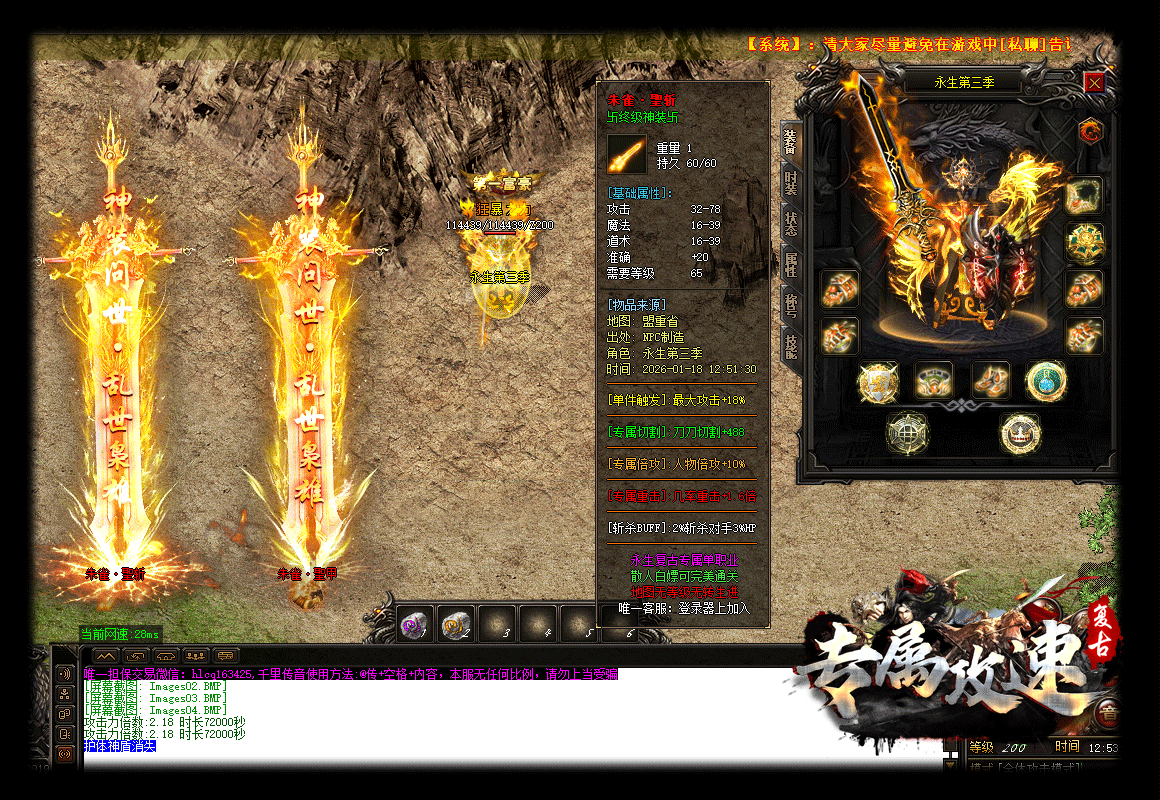This screenshot has width=1160, height=800.
Task: Choose the boots equipment slot
Action: (x=991, y=380)
